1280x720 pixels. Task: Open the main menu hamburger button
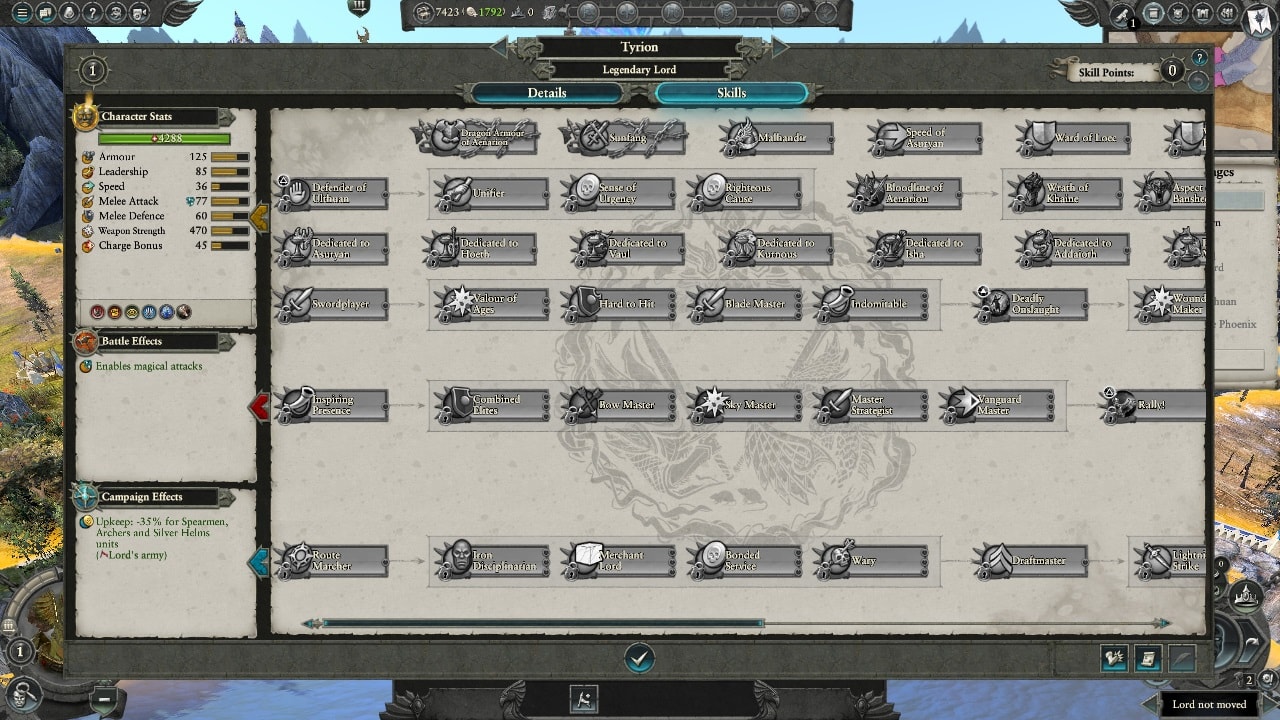pyautogui.click(x=21, y=14)
